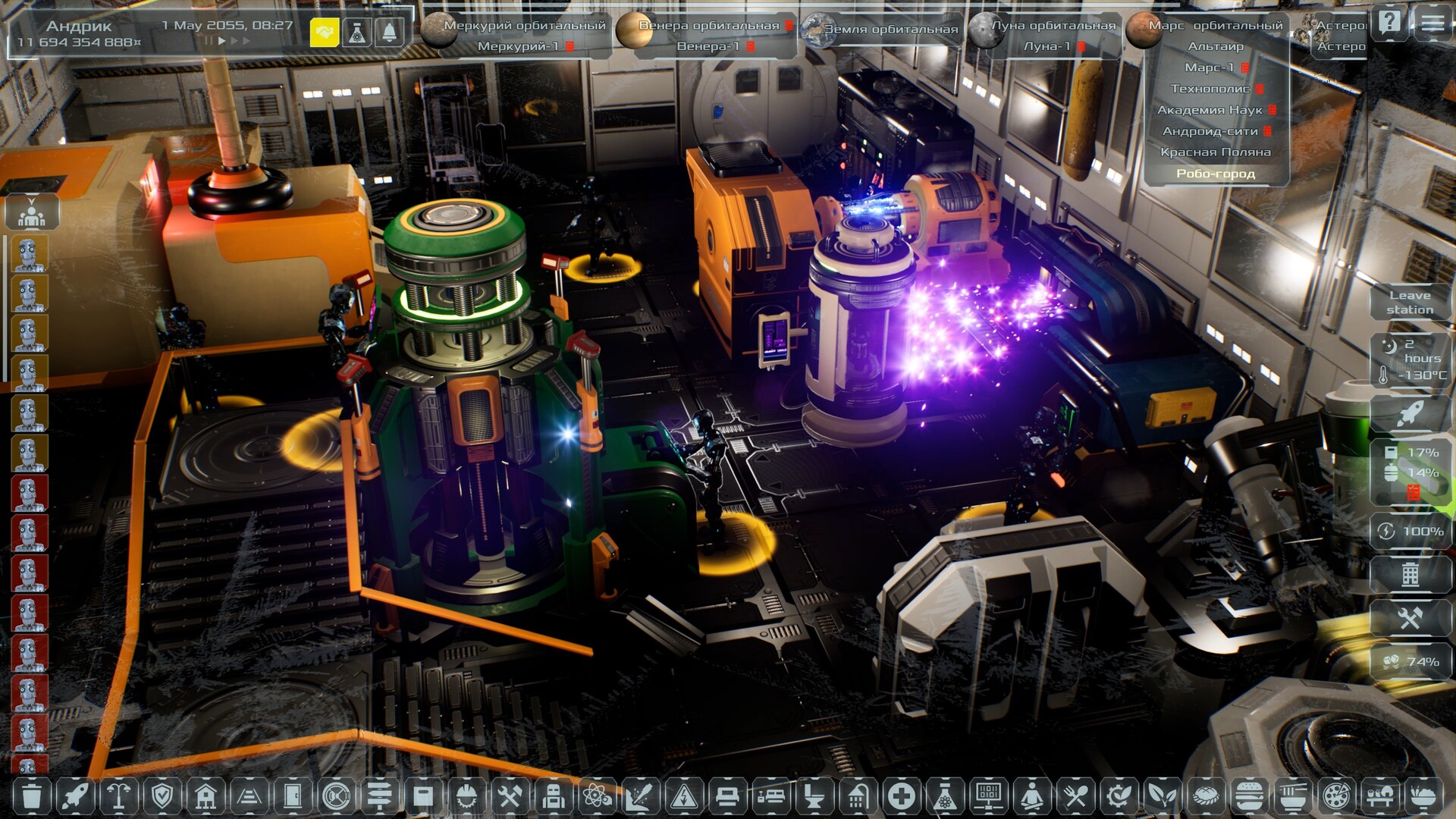Open the yellow handshake contracts button
1456x819 pixels.
[325, 33]
